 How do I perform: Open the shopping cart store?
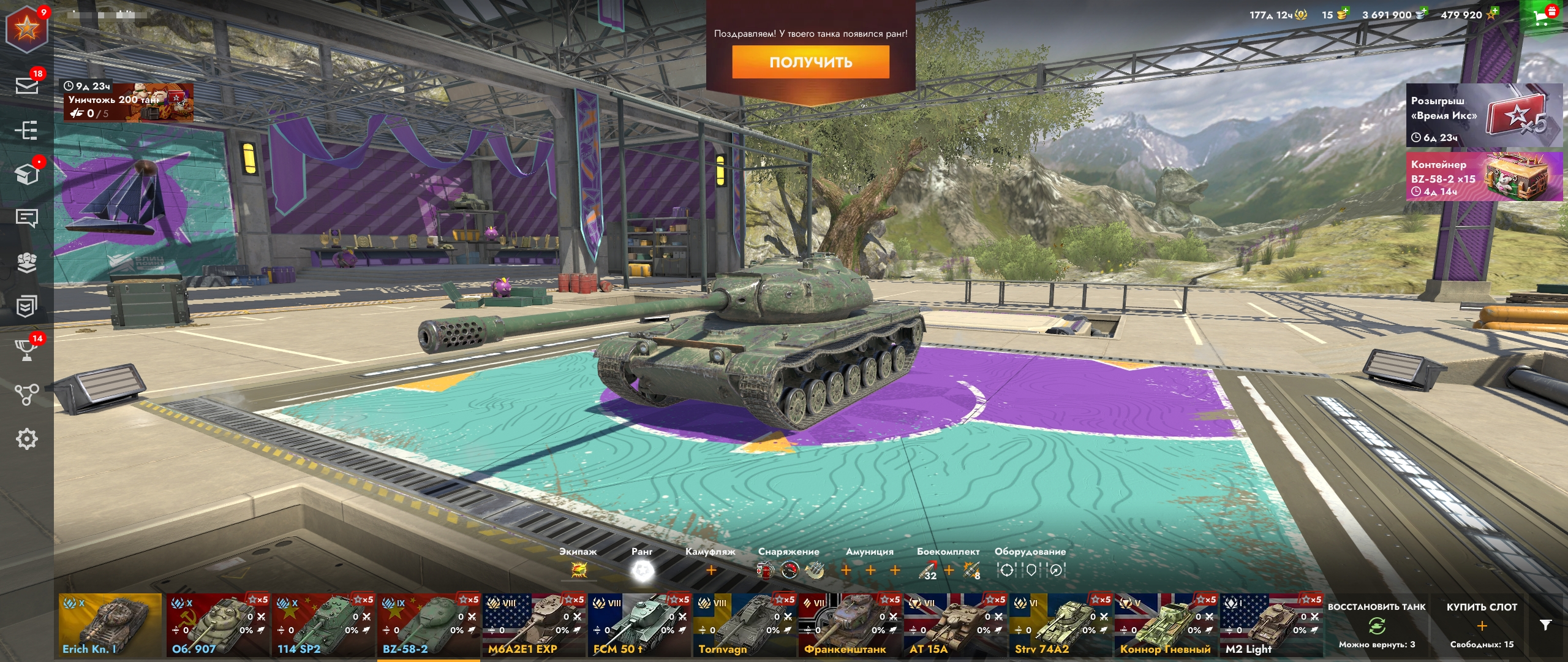[1543, 17]
